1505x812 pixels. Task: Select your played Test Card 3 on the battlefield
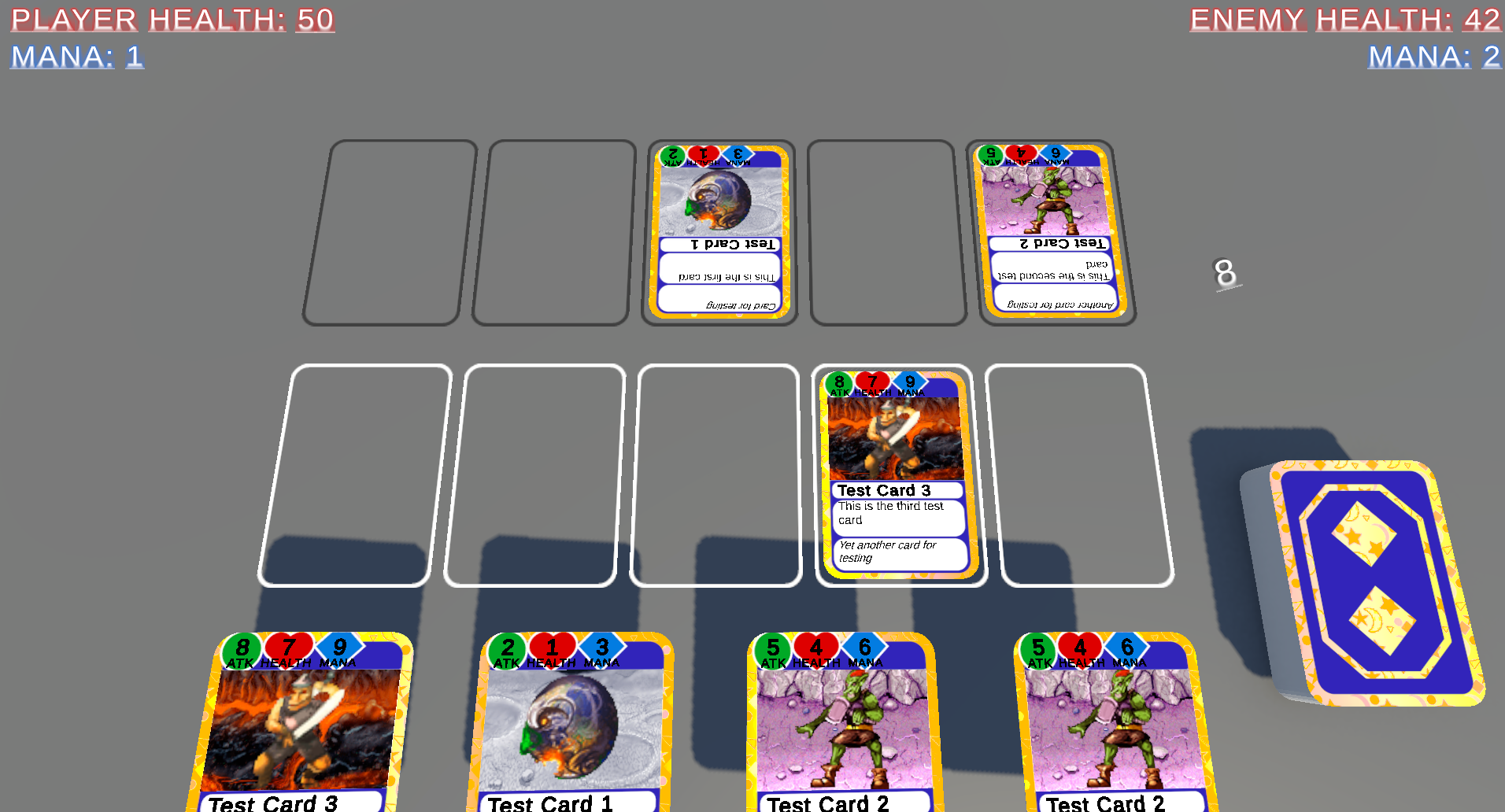(x=897, y=480)
